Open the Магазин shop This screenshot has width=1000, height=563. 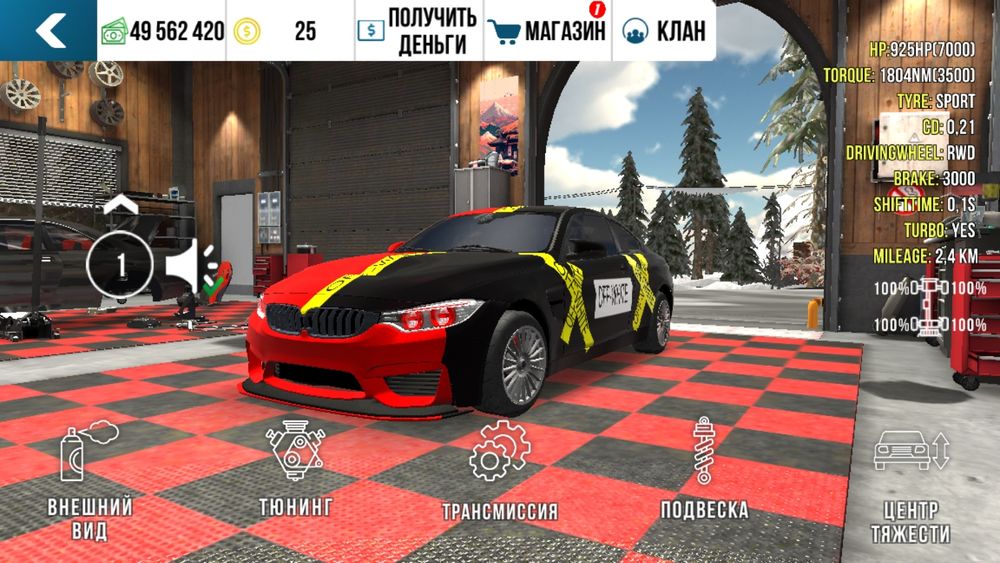[x=549, y=31]
